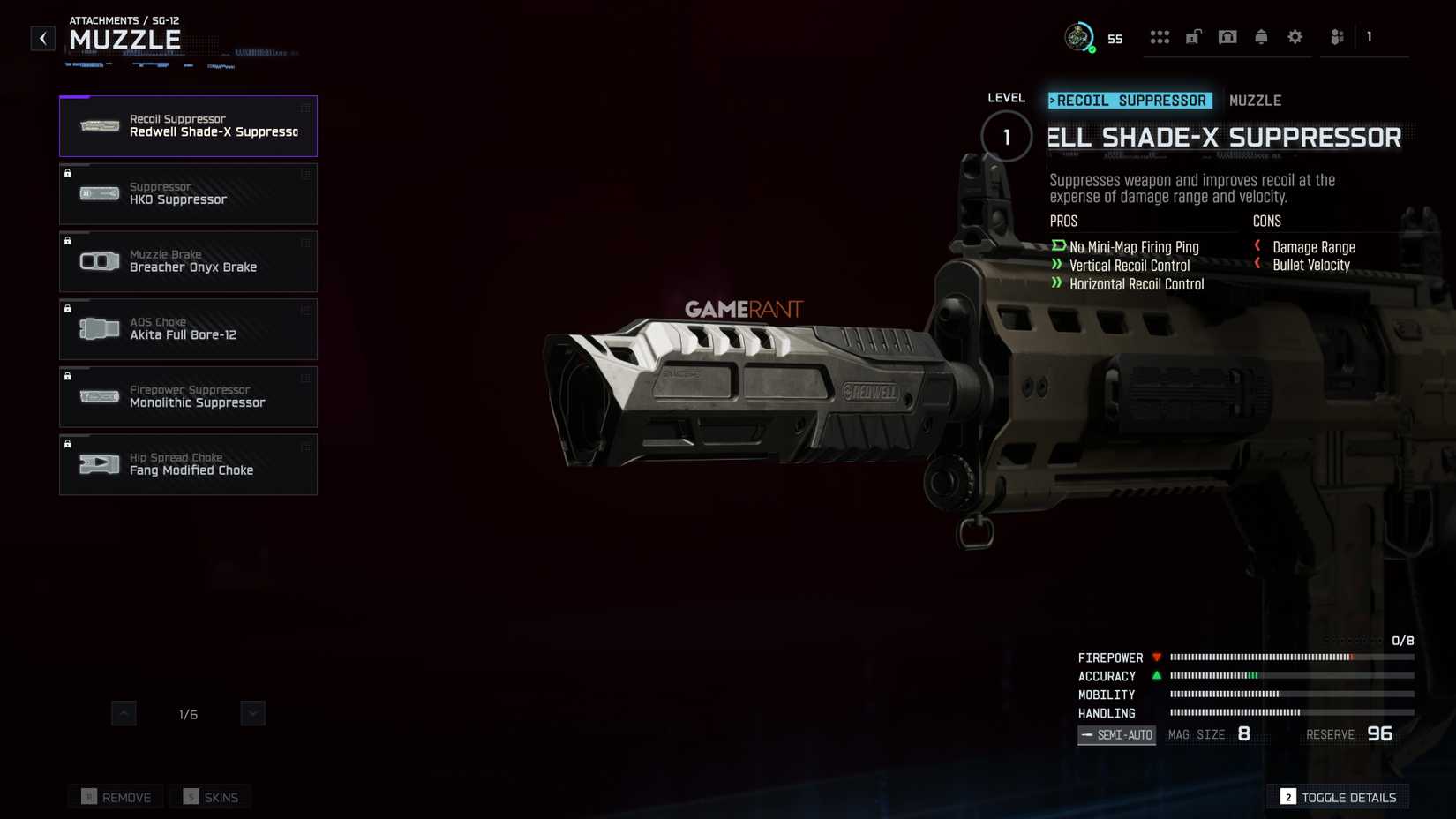The width and height of the screenshot is (1456, 819).
Task: Click the squad members icon
Action: pos(1335,37)
